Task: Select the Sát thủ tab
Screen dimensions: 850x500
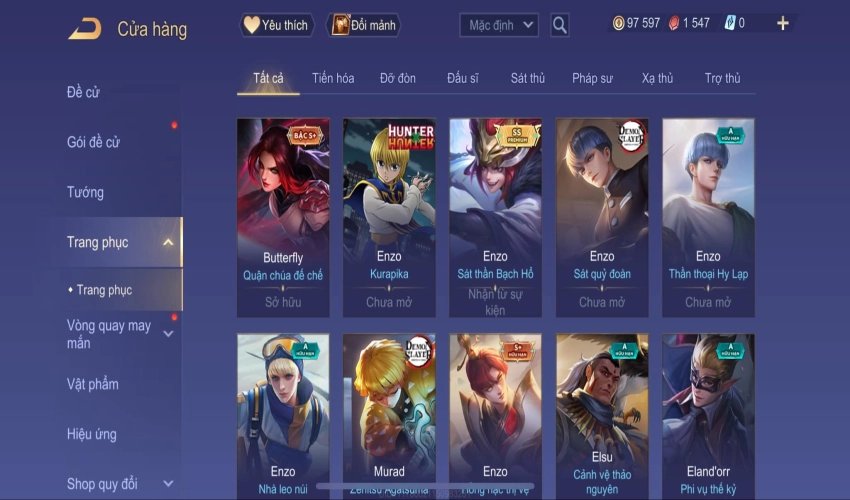Action: click(527, 78)
